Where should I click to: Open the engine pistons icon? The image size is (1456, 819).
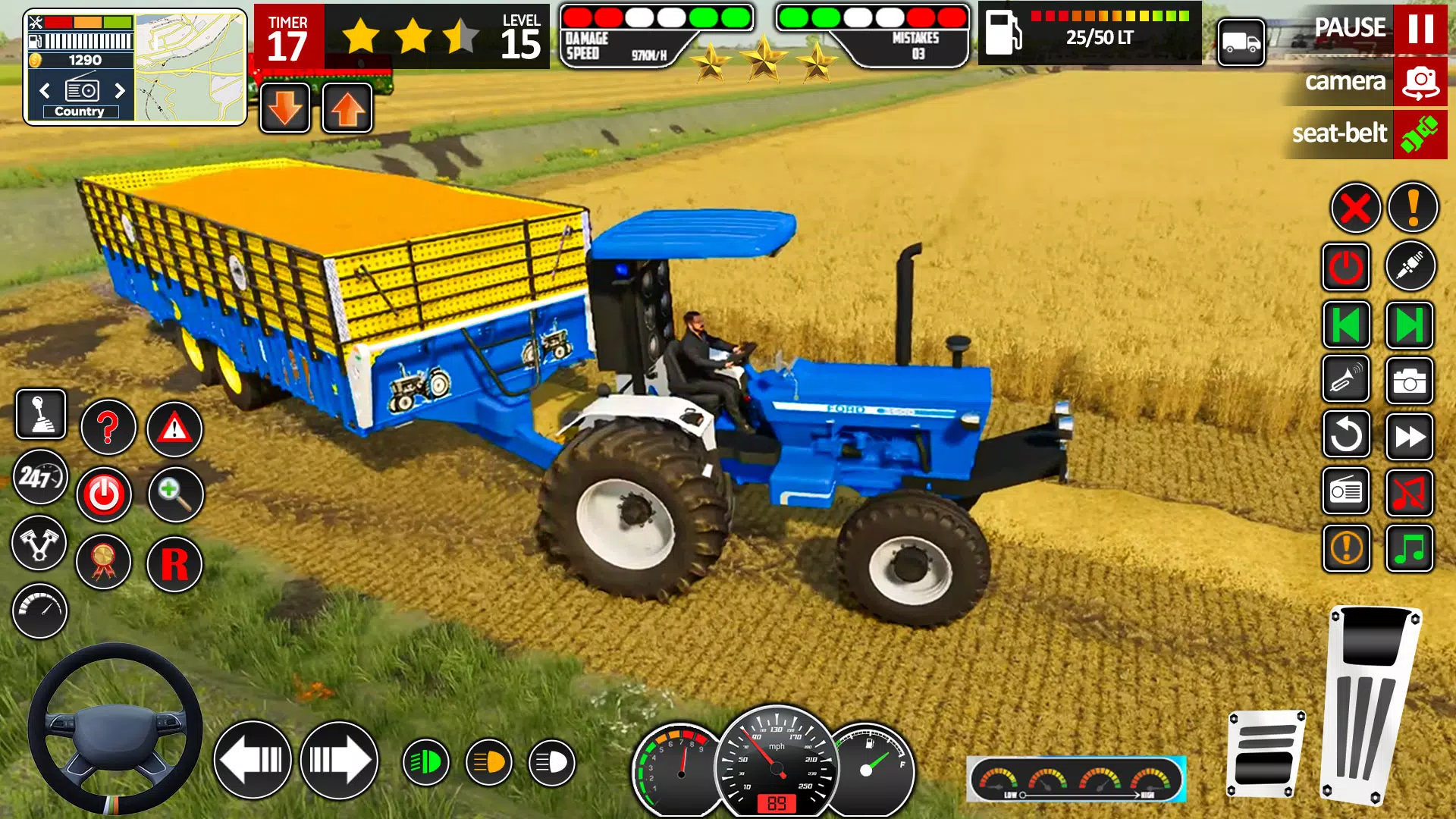tap(39, 544)
